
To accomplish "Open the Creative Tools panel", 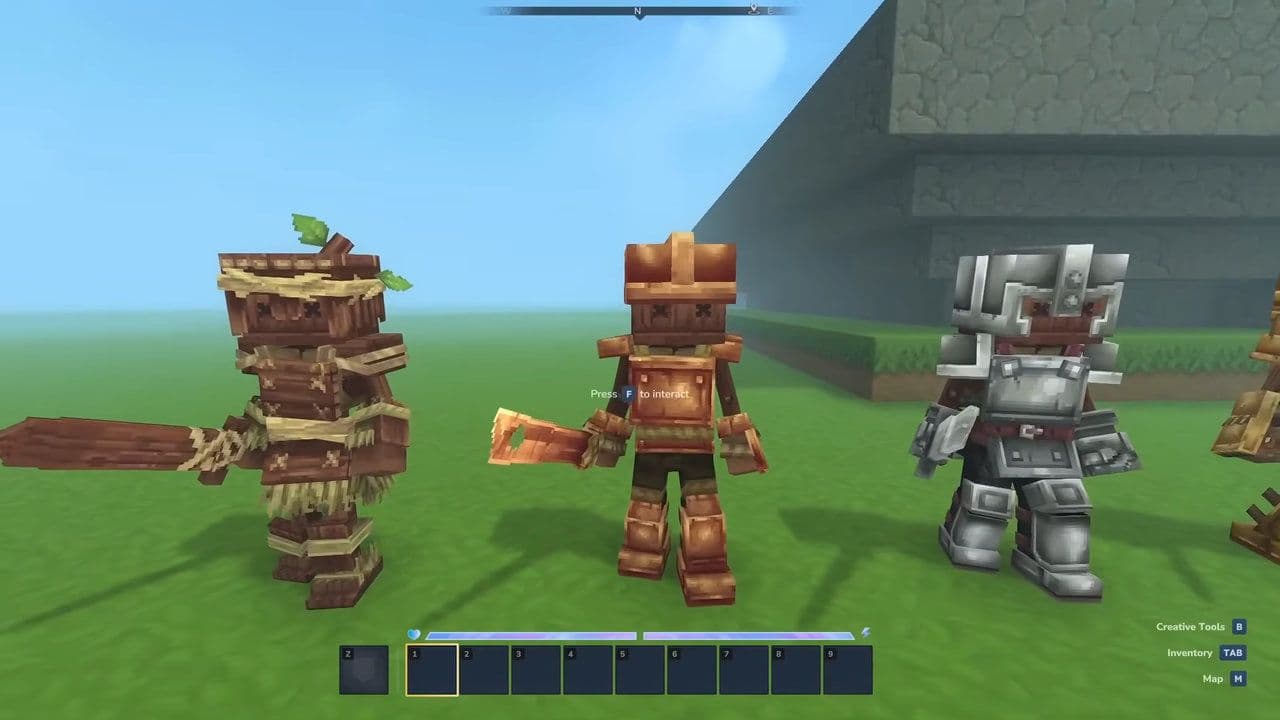I will [1188, 625].
